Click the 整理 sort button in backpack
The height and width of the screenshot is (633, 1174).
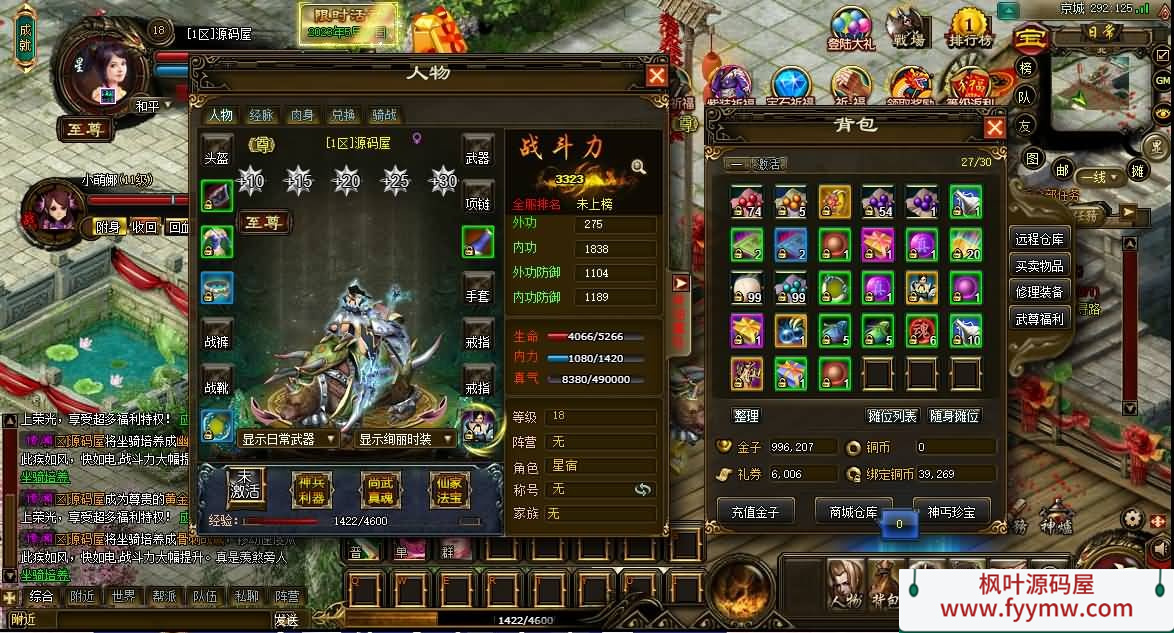click(746, 416)
